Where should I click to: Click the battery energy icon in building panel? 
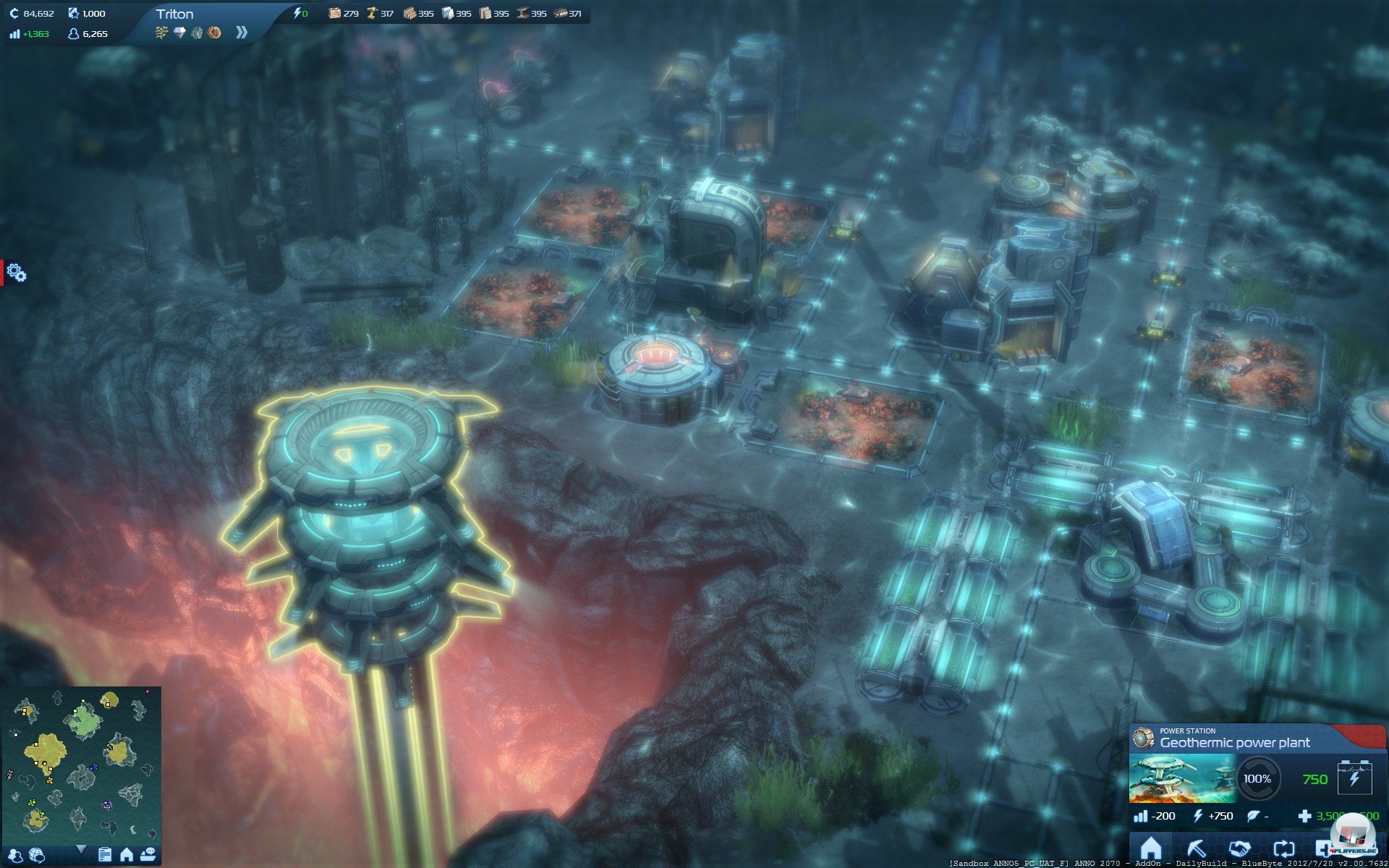(1354, 778)
